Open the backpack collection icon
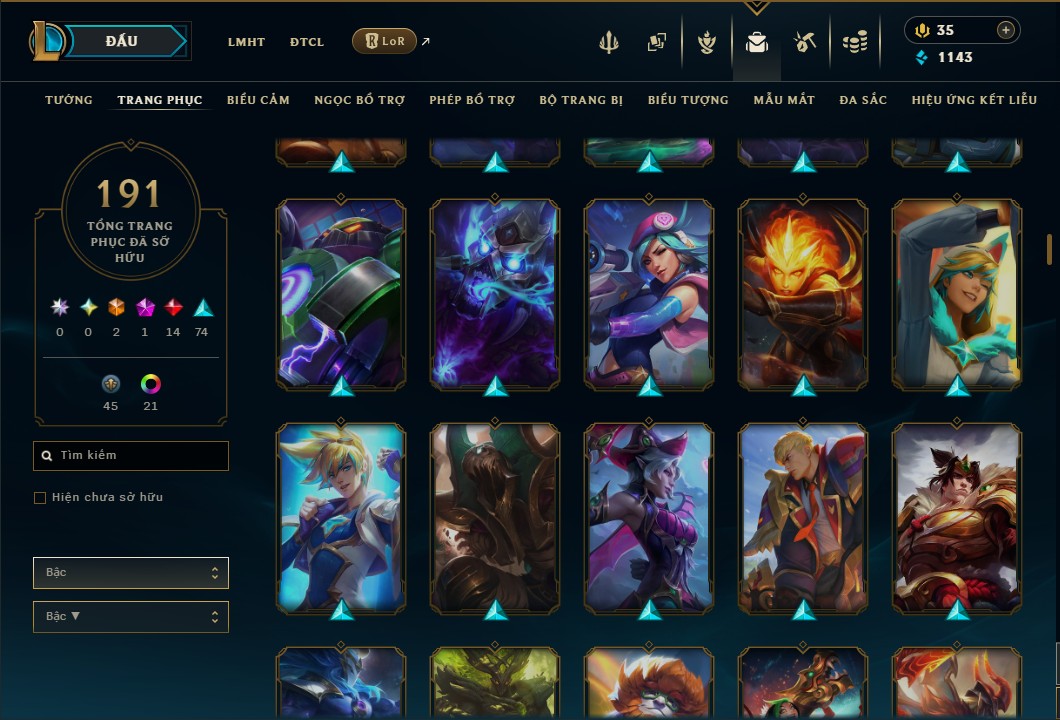1060x720 pixels. 757,42
